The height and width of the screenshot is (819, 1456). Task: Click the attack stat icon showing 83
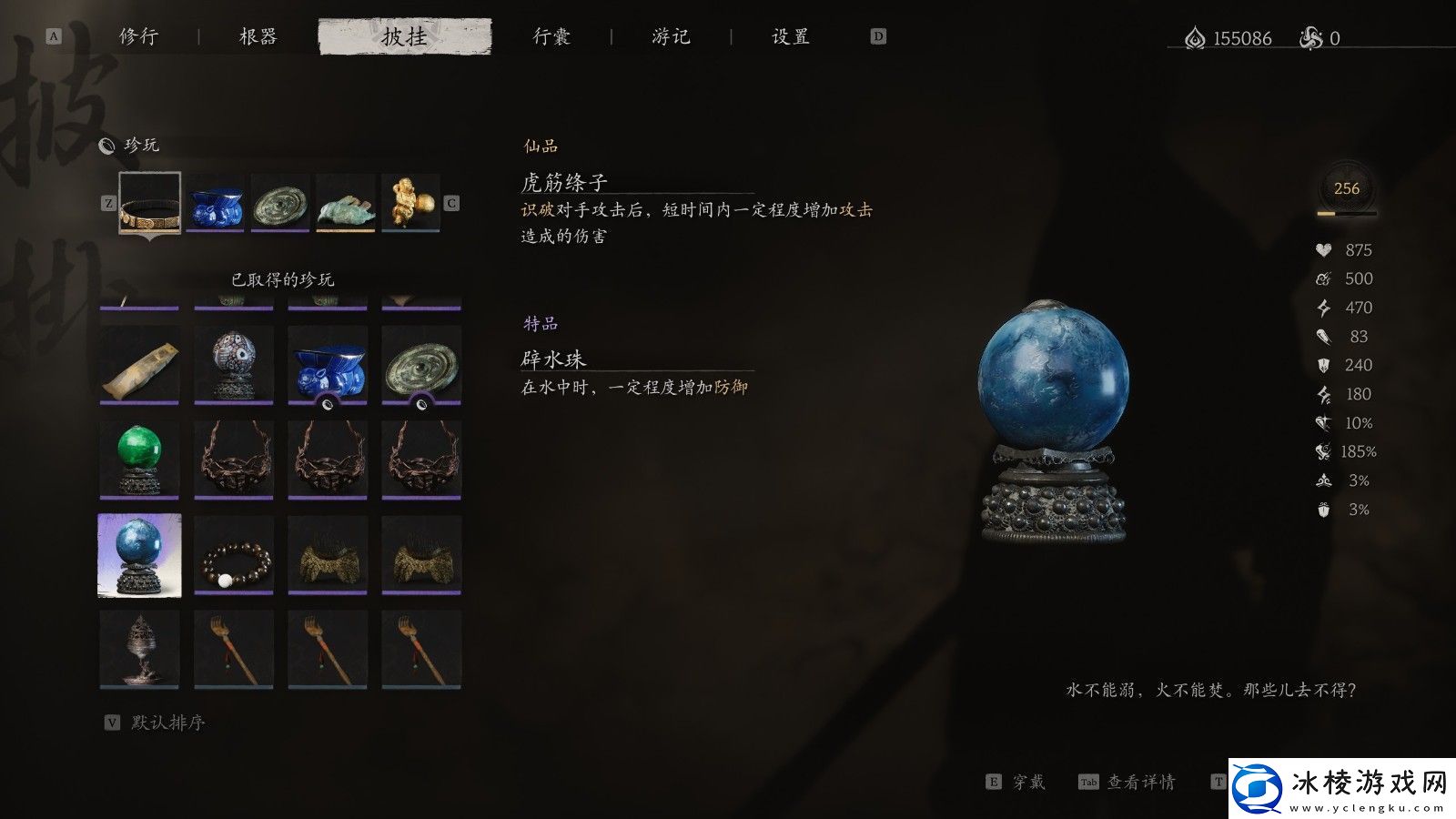[x=1326, y=337]
